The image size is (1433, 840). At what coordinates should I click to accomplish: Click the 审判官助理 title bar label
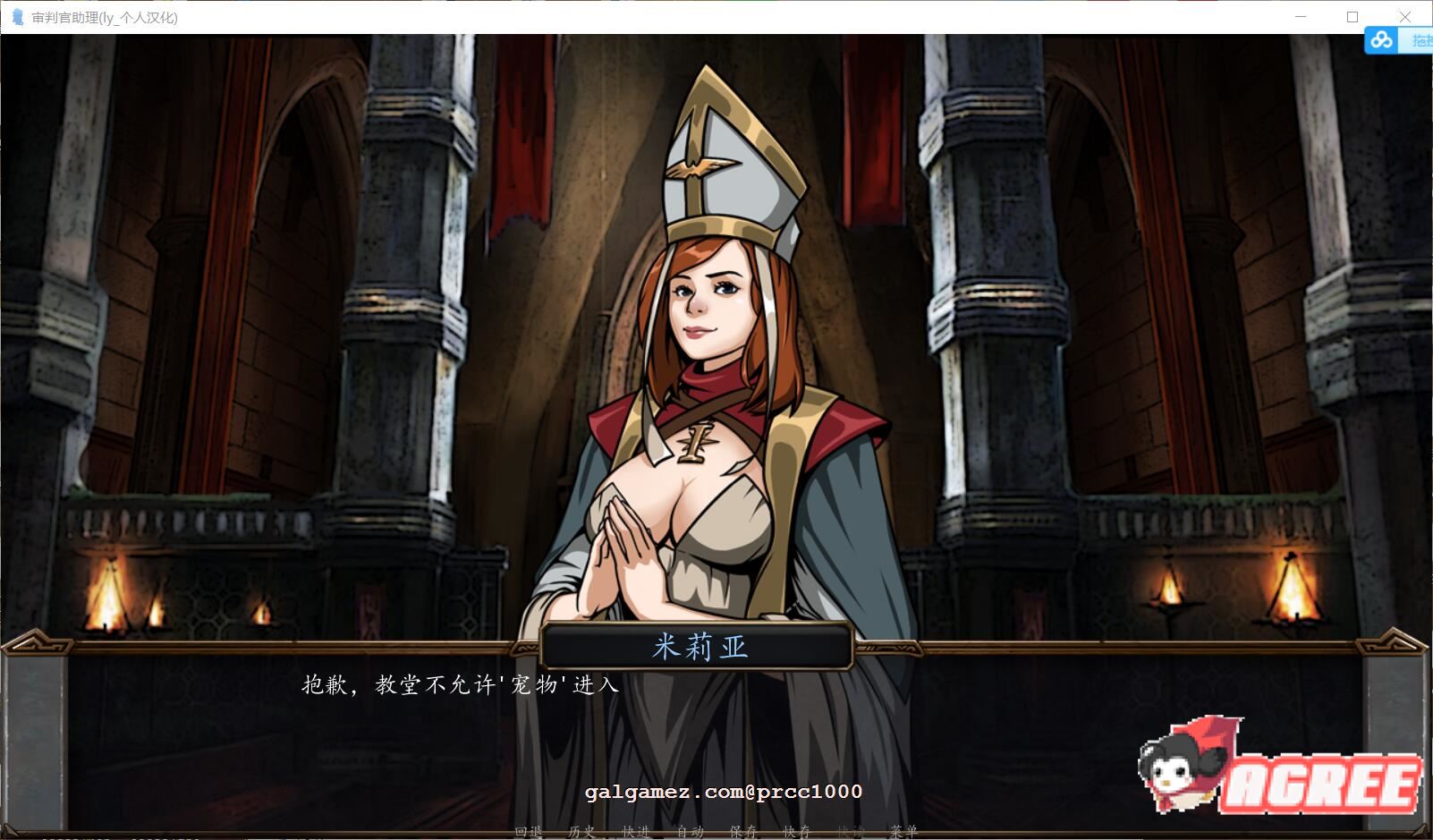pos(103,15)
